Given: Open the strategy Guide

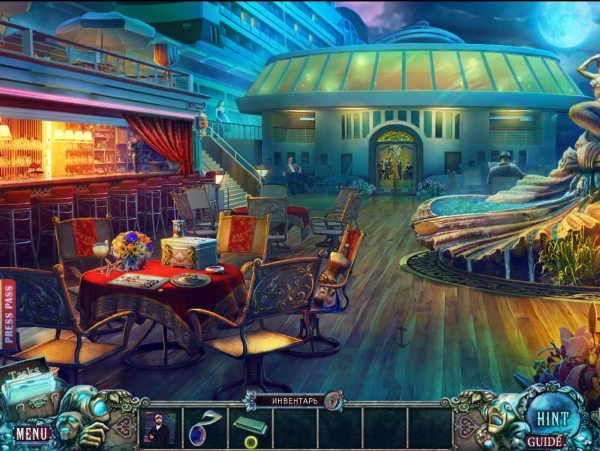Looking at the screenshot, I should [545, 441].
